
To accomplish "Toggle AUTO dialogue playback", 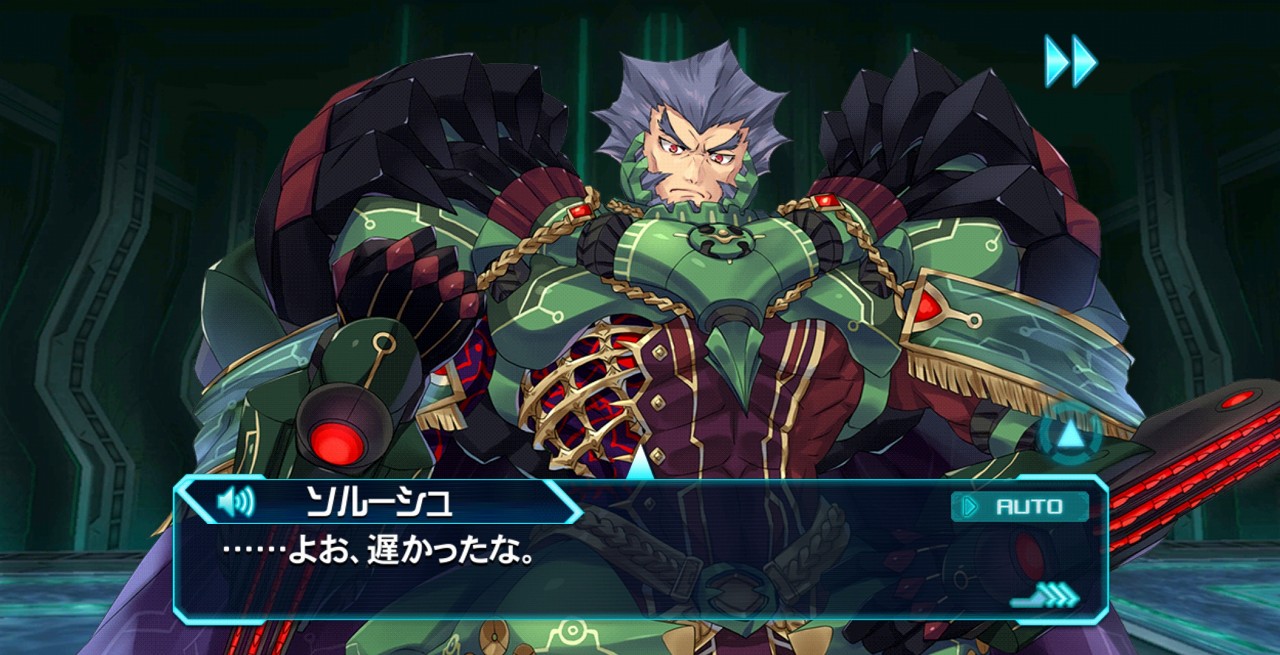I will tap(1020, 506).
